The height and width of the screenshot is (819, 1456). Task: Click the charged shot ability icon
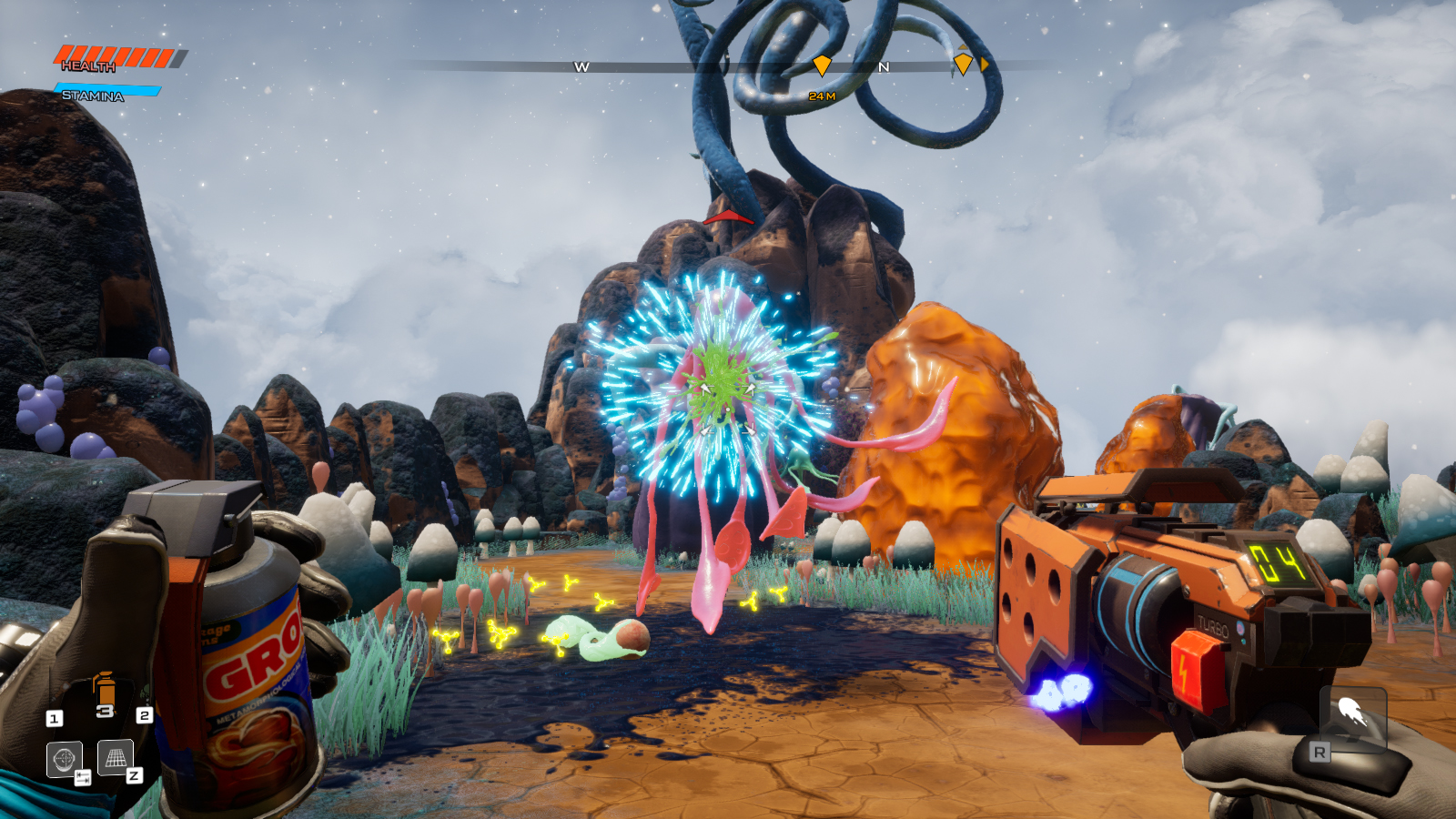tap(1353, 712)
